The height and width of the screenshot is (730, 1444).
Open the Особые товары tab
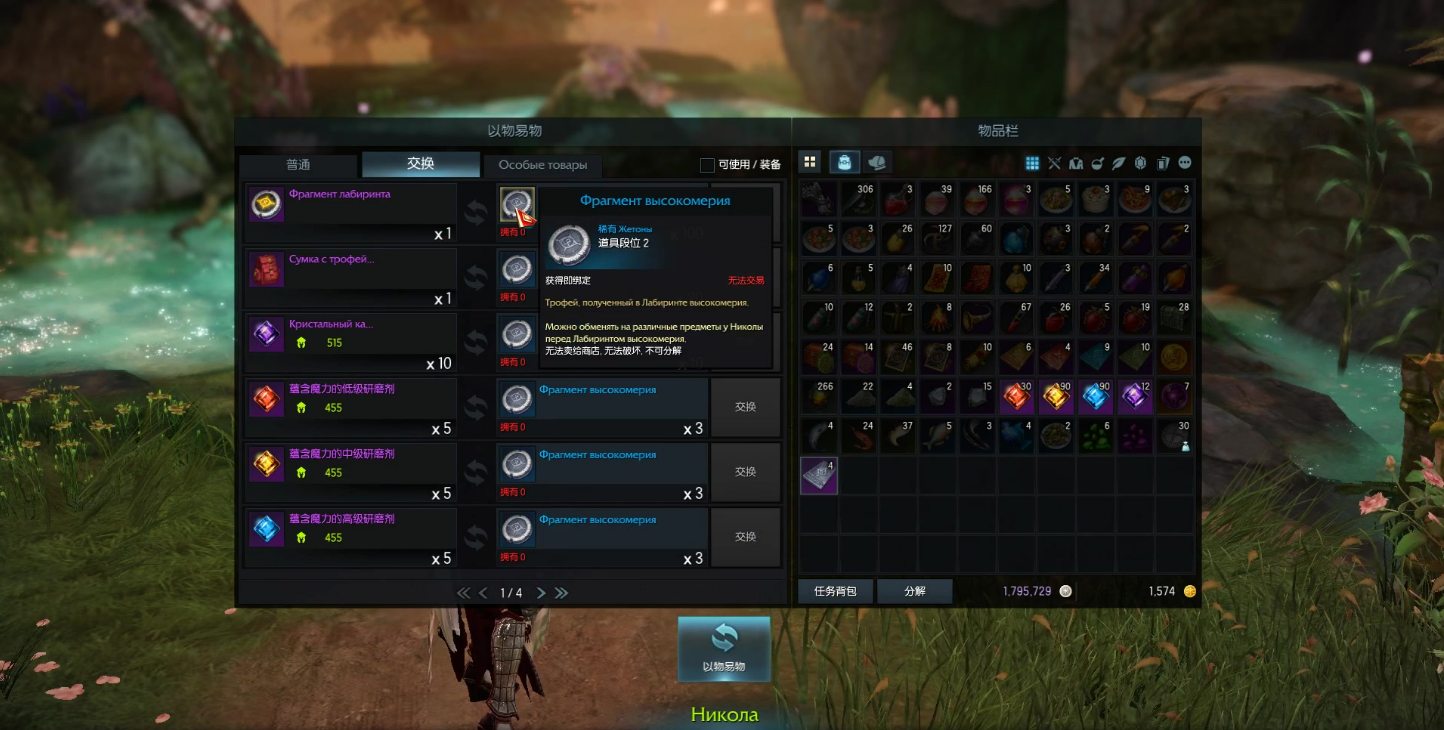[543, 165]
